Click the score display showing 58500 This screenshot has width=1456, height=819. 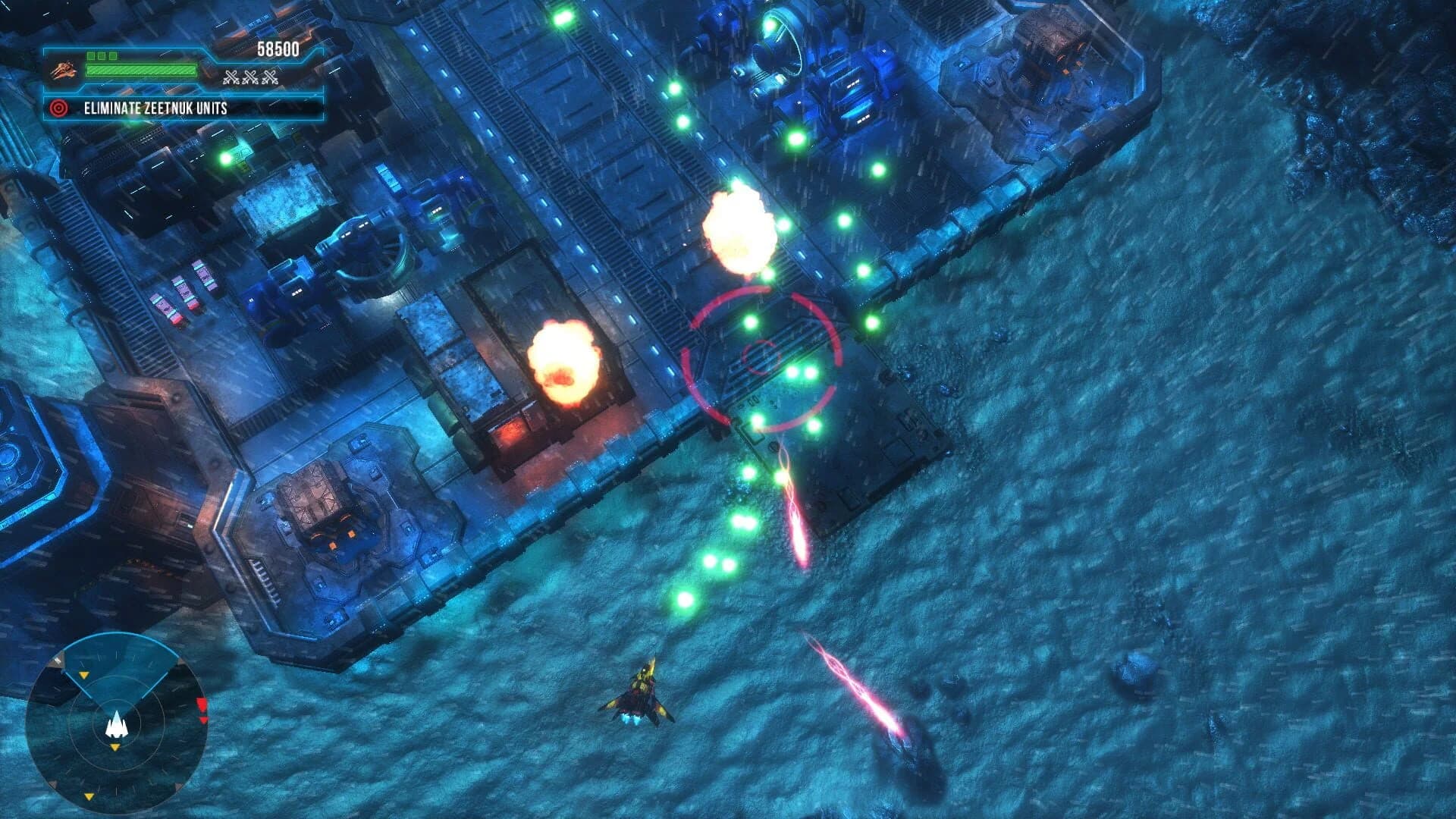coord(278,48)
